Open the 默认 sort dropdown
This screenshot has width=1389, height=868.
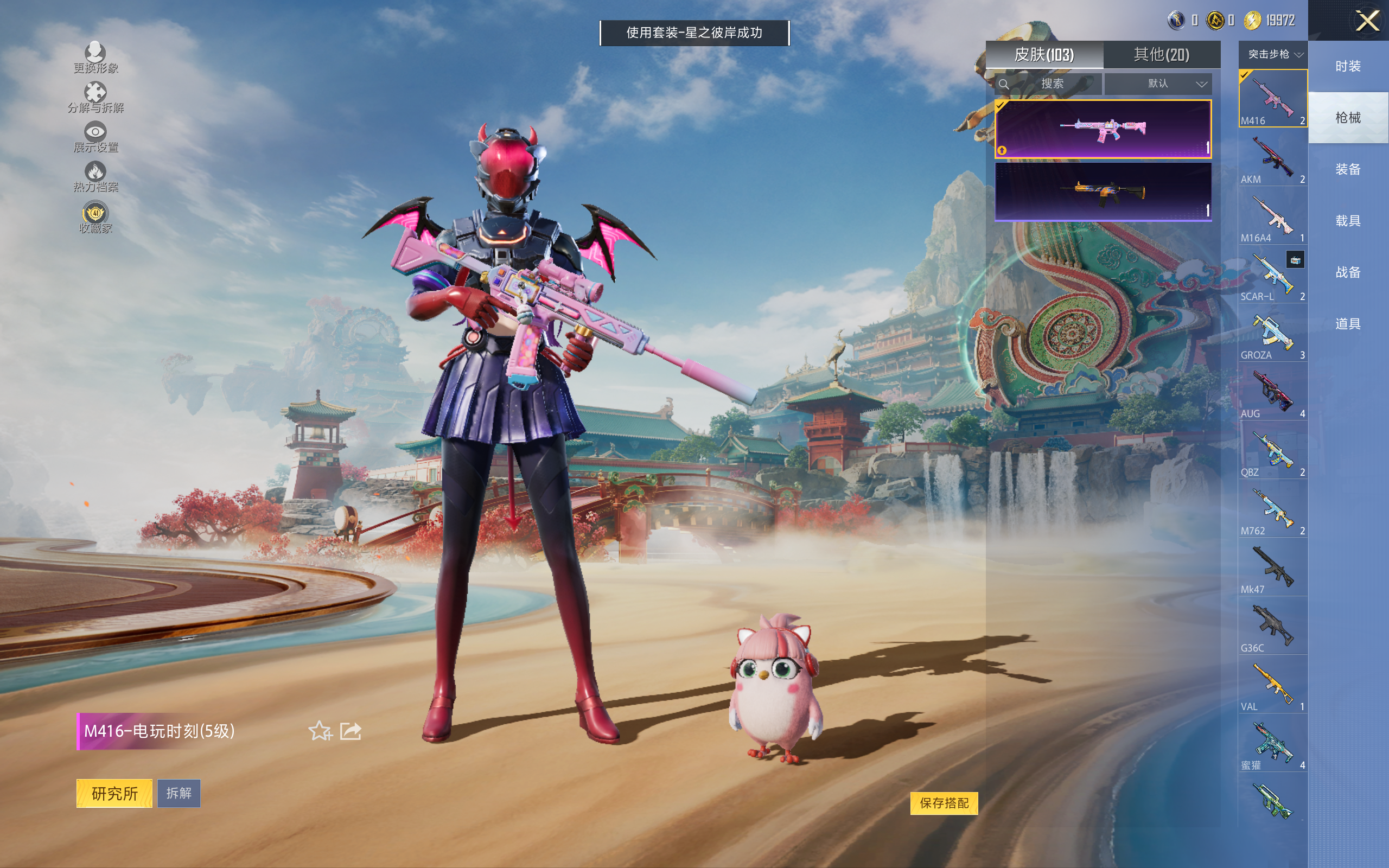[1158, 84]
